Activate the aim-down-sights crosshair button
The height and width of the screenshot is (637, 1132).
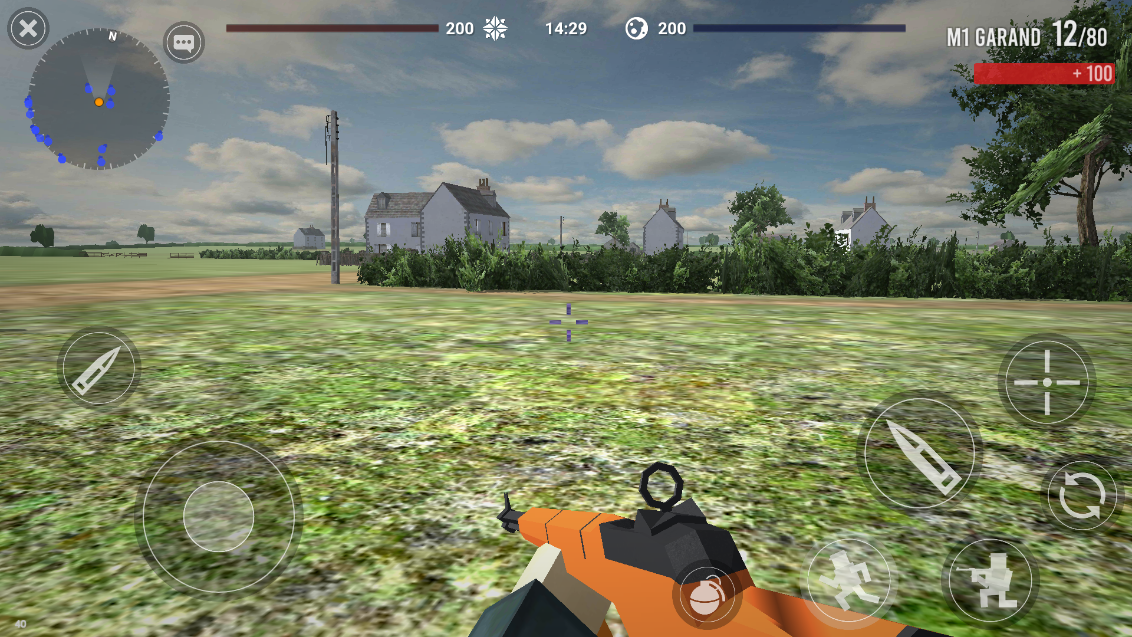click(1046, 382)
